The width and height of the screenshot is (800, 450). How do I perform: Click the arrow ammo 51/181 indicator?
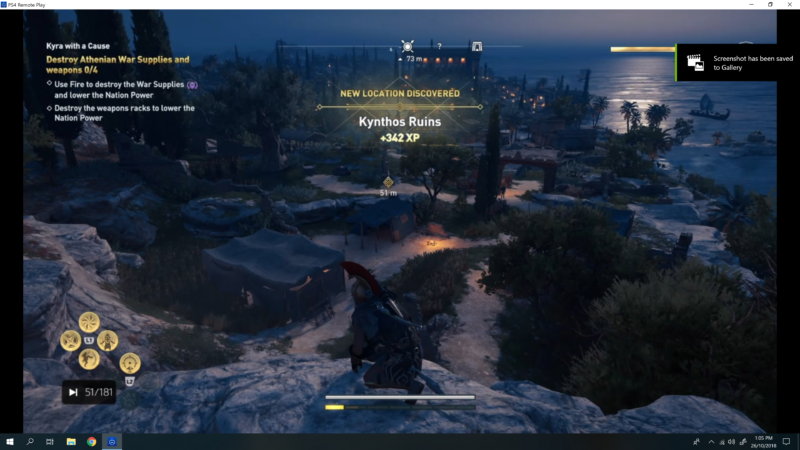coord(89,392)
